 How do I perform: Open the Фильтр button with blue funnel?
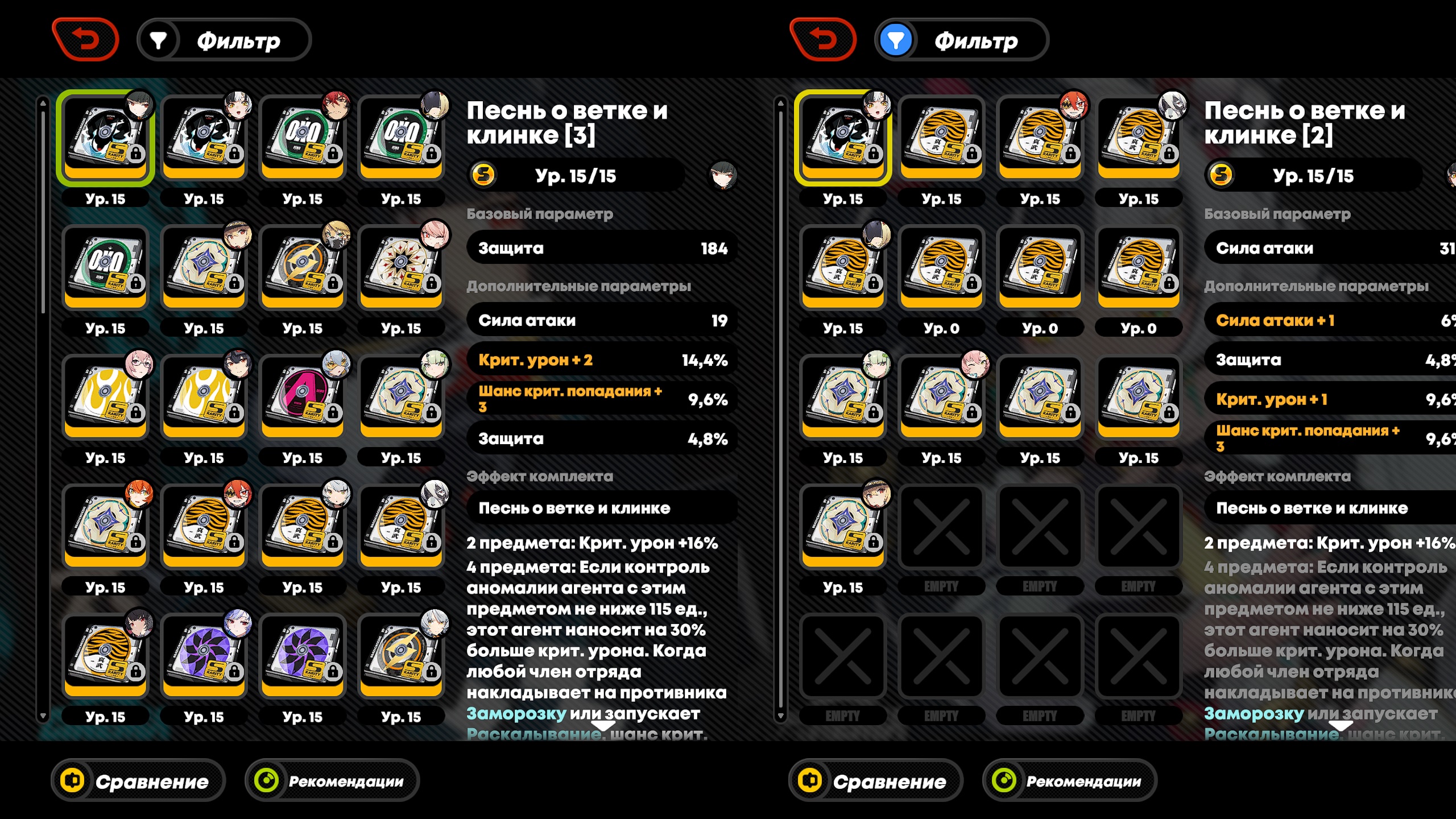962,40
